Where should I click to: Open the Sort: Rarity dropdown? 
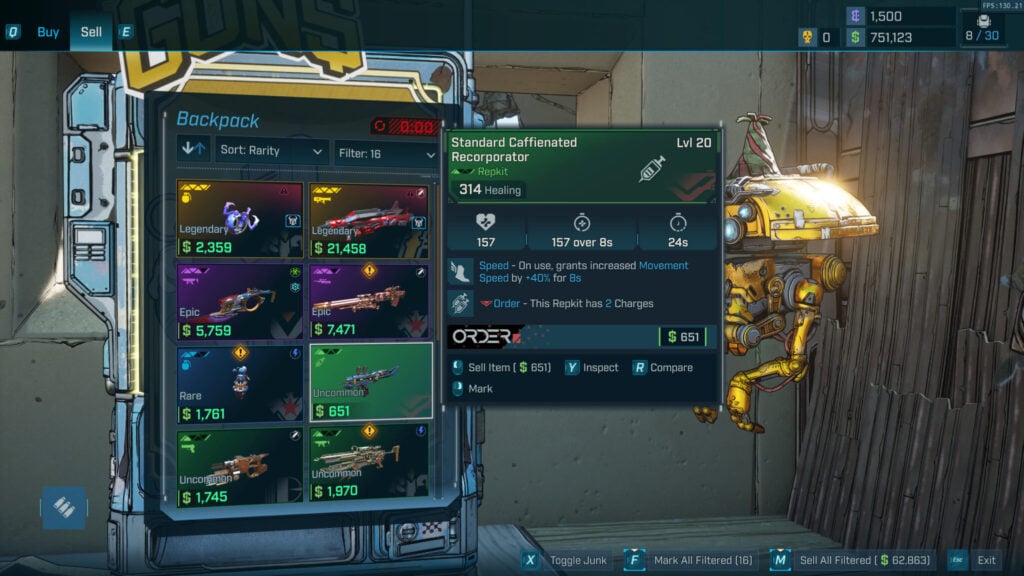[272, 151]
